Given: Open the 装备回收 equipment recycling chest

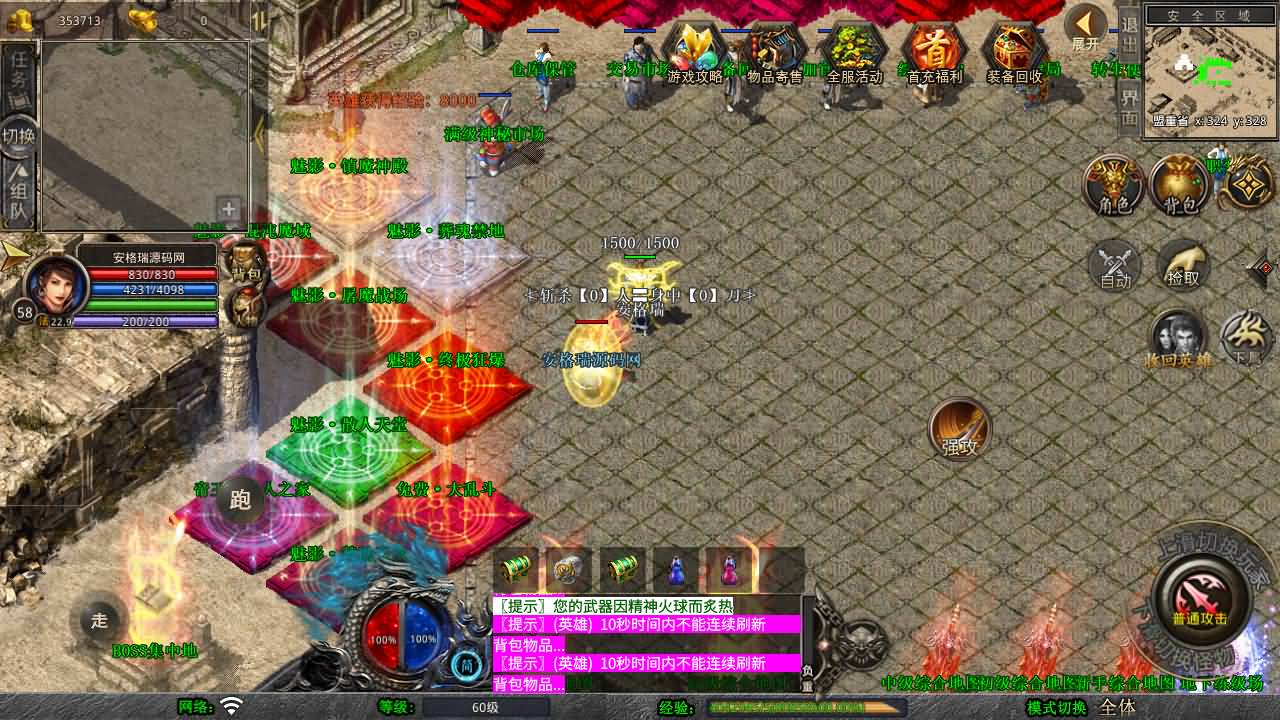Looking at the screenshot, I should click(1015, 53).
